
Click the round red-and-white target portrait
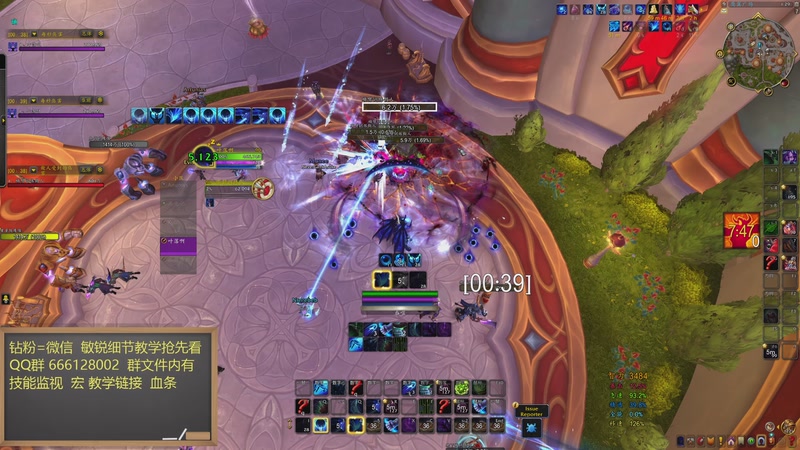coord(263,186)
